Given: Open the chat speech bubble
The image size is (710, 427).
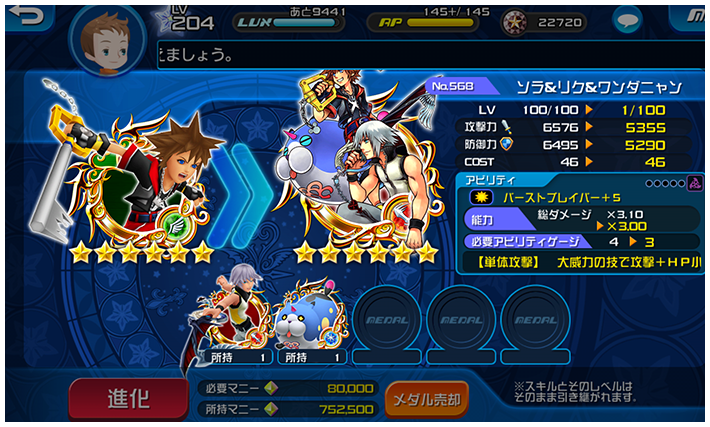Looking at the screenshot, I should tap(628, 20).
